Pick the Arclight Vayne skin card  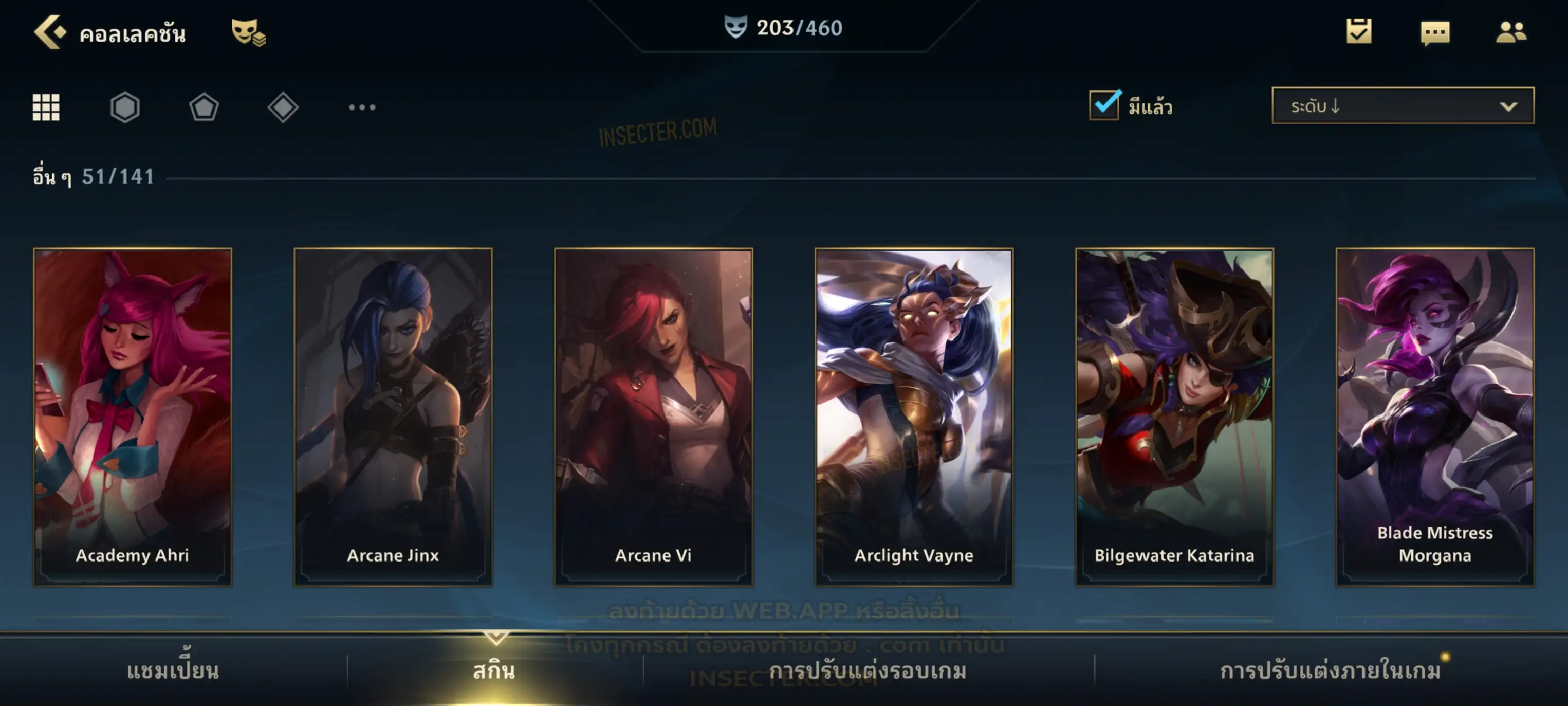tap(914, 417)
